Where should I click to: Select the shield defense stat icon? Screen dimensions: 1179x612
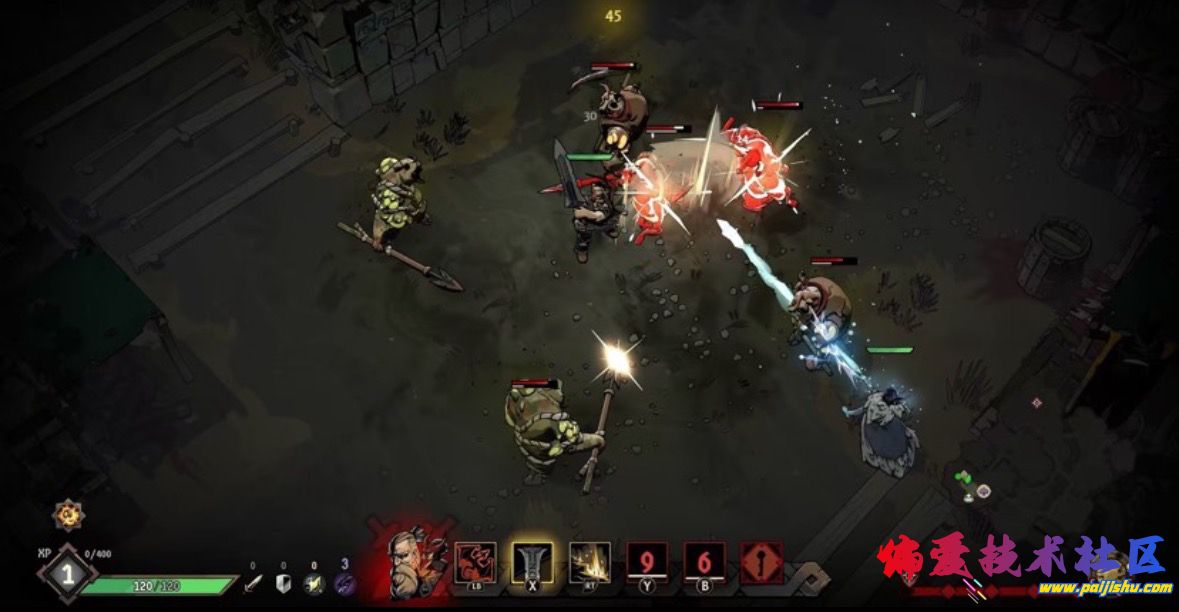point(283,583)
